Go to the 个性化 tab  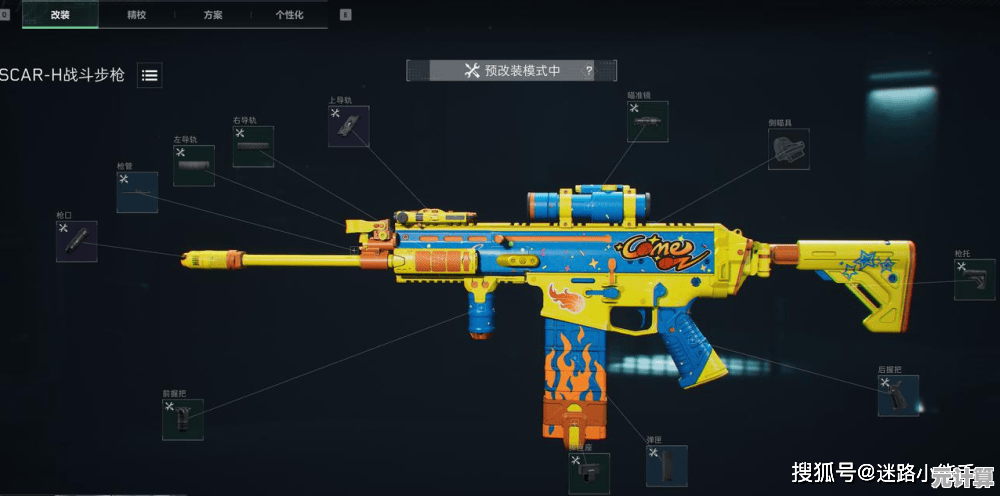click(x=291, y=15)
